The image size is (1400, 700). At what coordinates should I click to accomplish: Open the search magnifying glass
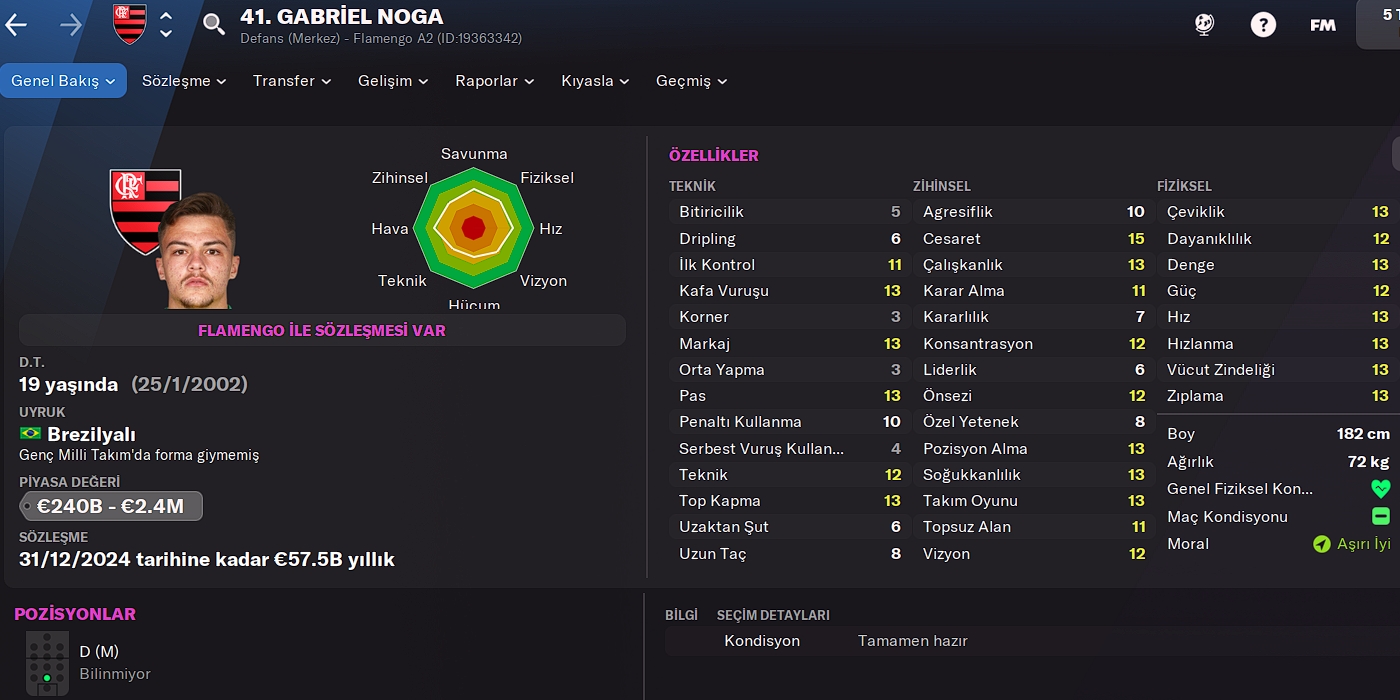point(214,24)
